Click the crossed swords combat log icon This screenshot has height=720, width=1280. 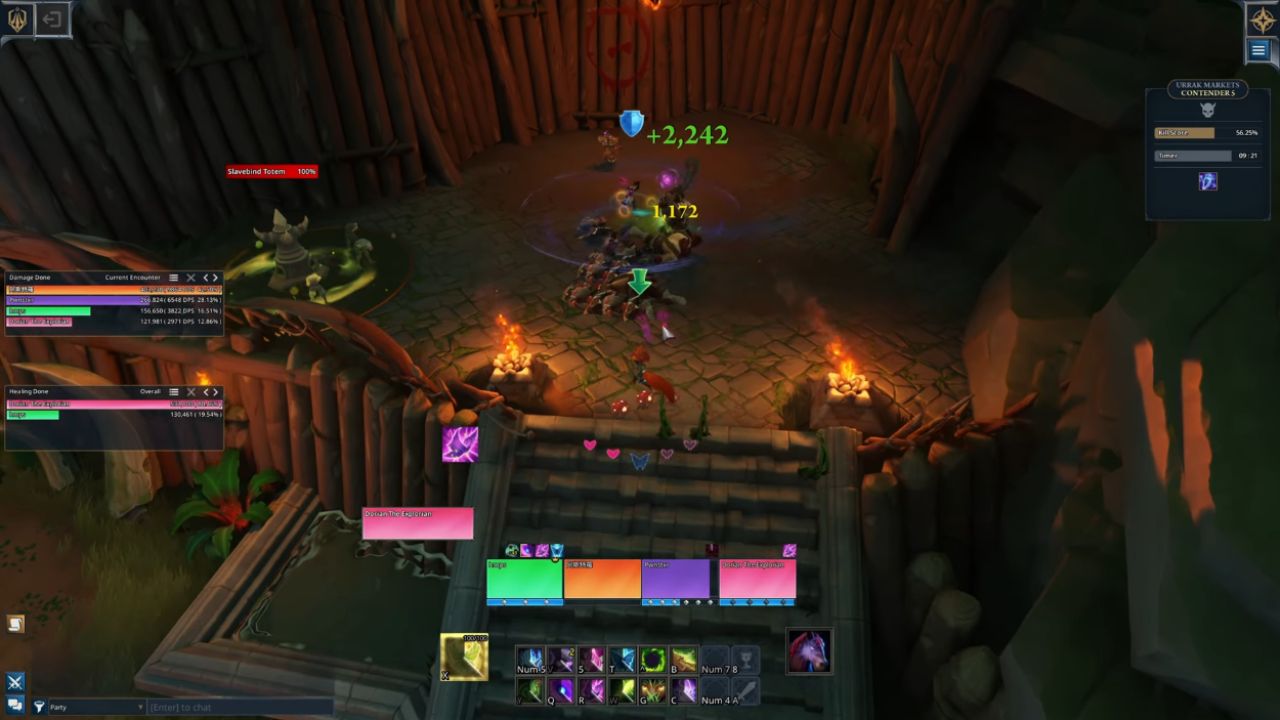15,683
